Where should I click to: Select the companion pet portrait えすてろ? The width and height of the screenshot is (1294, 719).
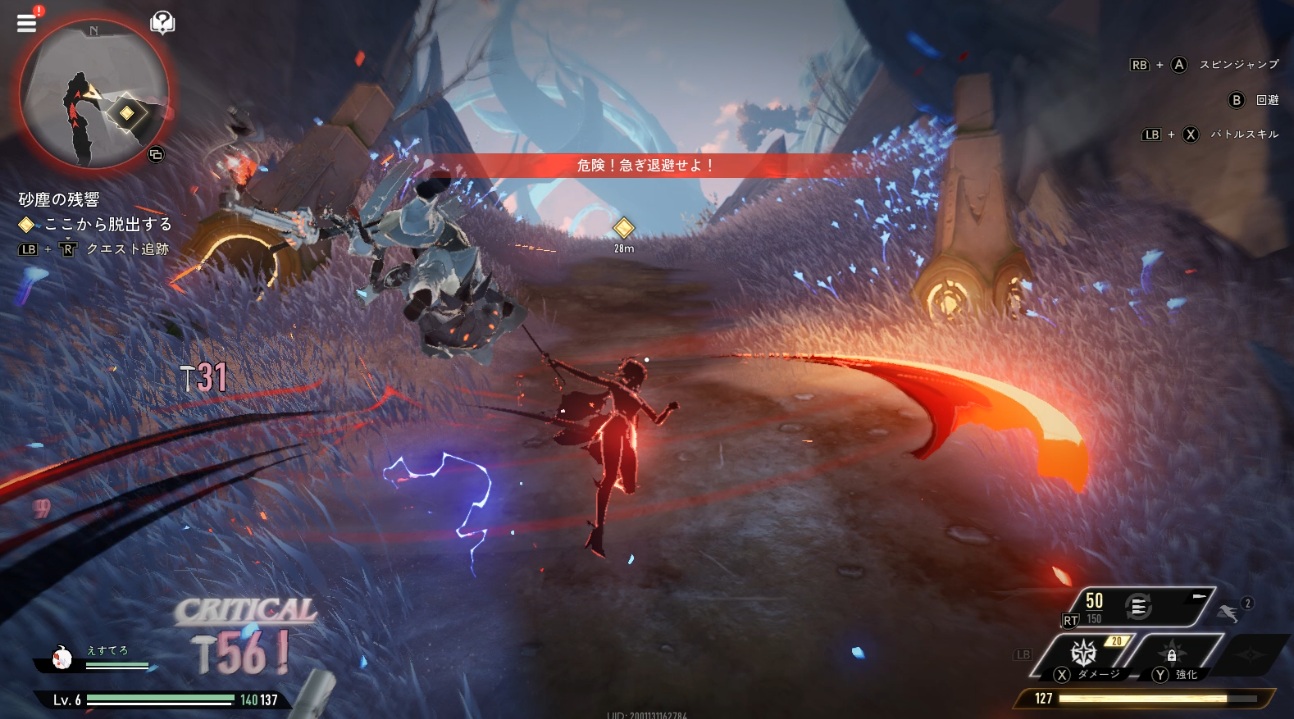tap(61, 656)
